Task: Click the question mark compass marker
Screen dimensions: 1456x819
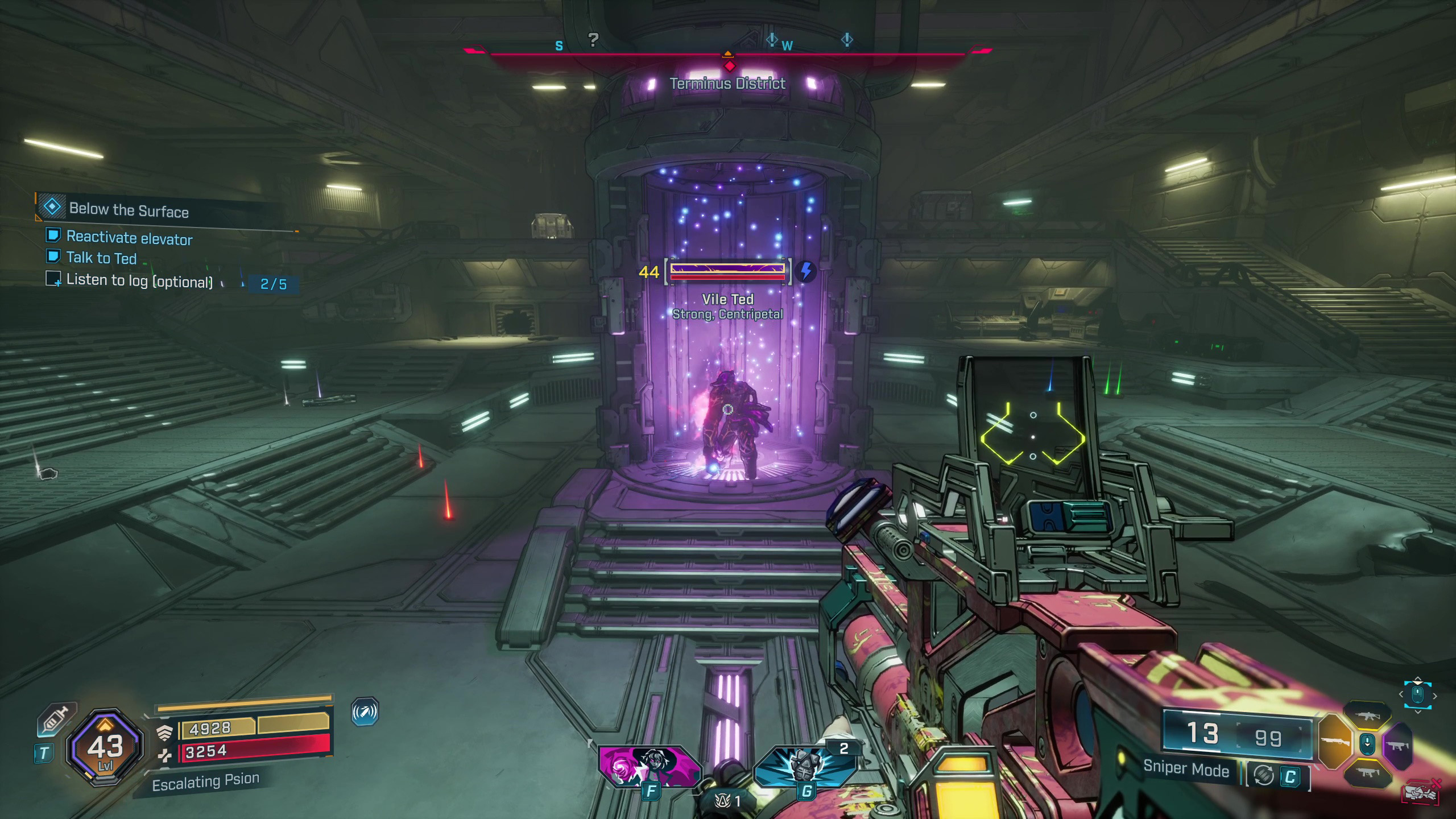Action: [x=593, y=39]
